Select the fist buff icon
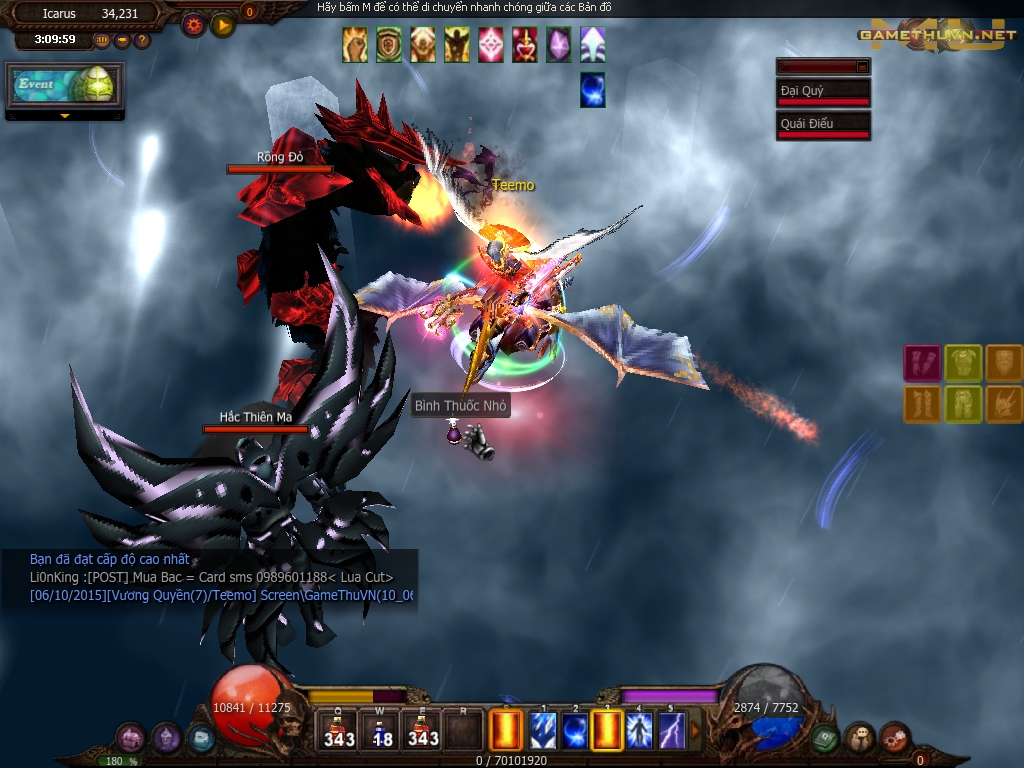This screenshot has height=768, width=1024. pos(355,45)
